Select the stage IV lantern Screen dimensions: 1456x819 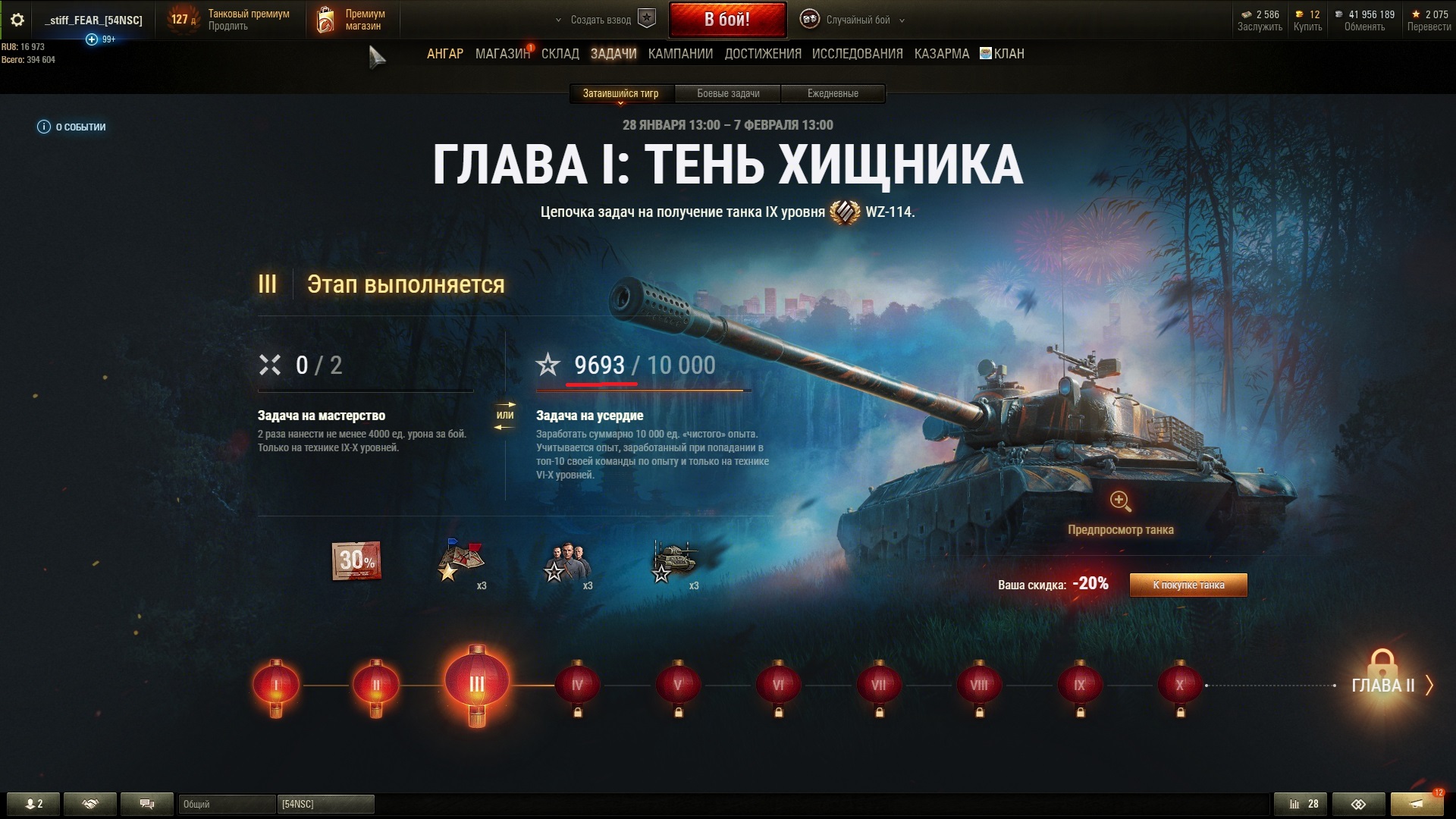(x=577, y=686)
